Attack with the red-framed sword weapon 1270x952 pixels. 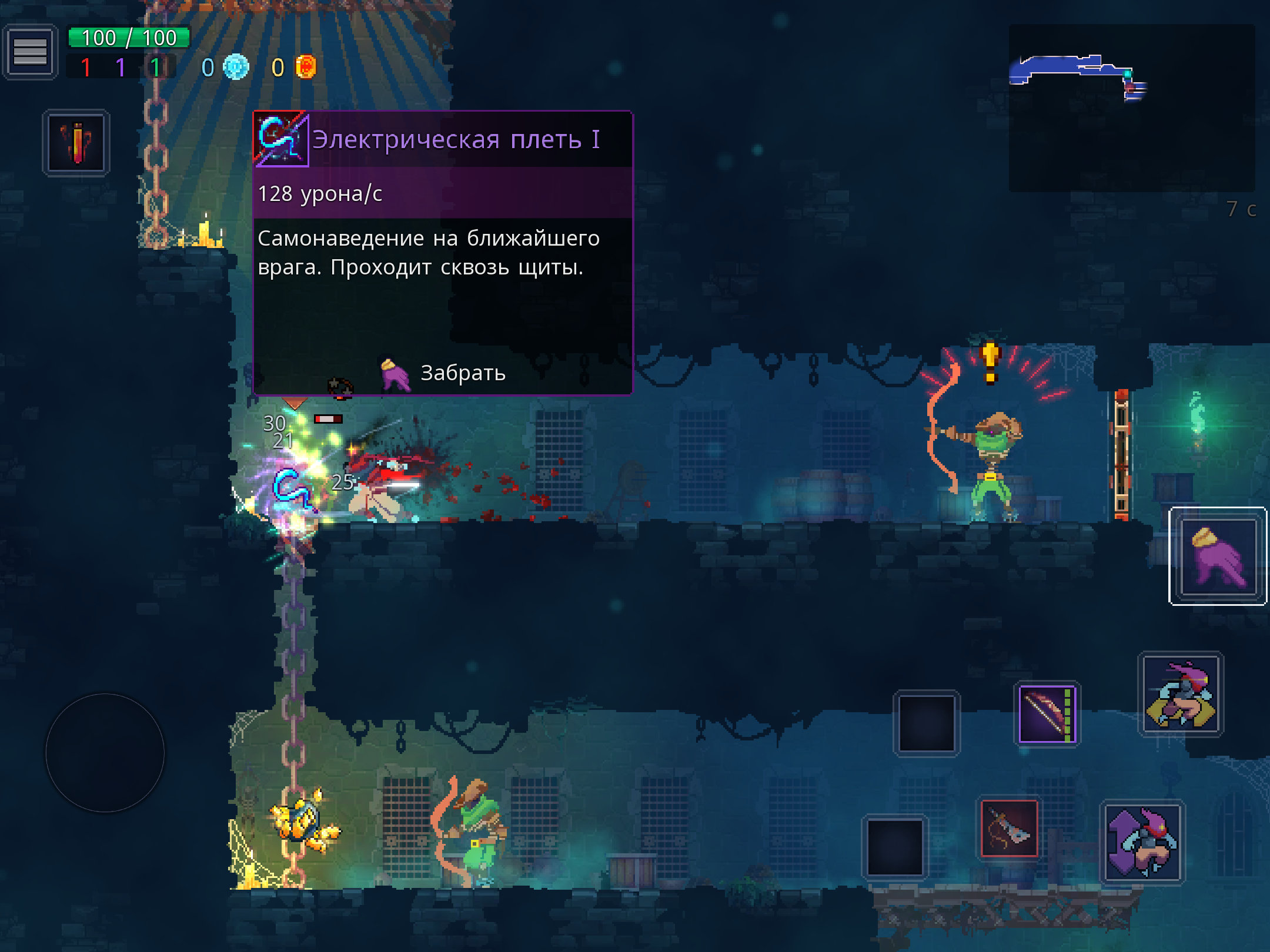click(x=1009, y=829)
